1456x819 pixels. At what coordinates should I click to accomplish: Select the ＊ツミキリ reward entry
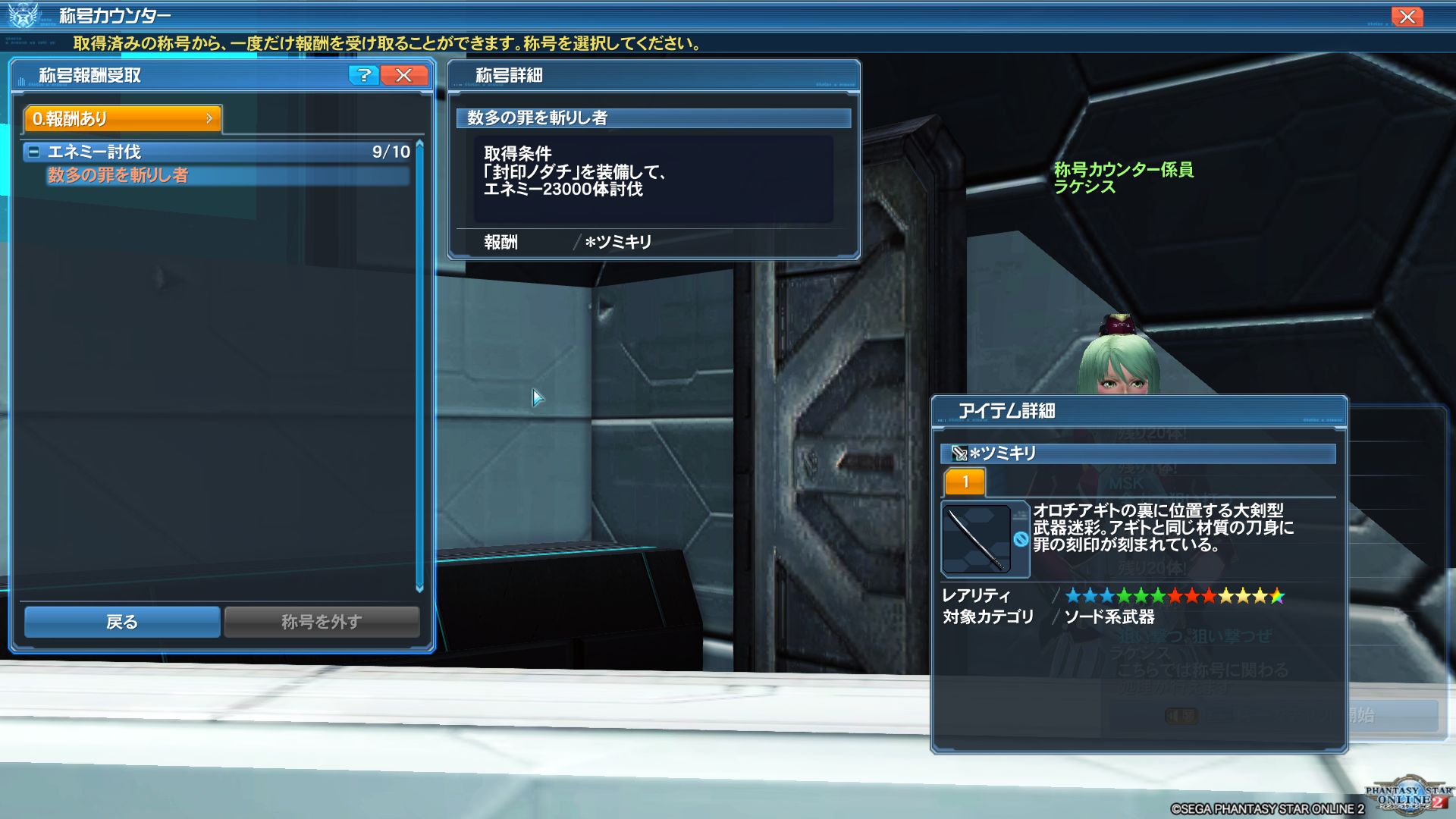618,242
